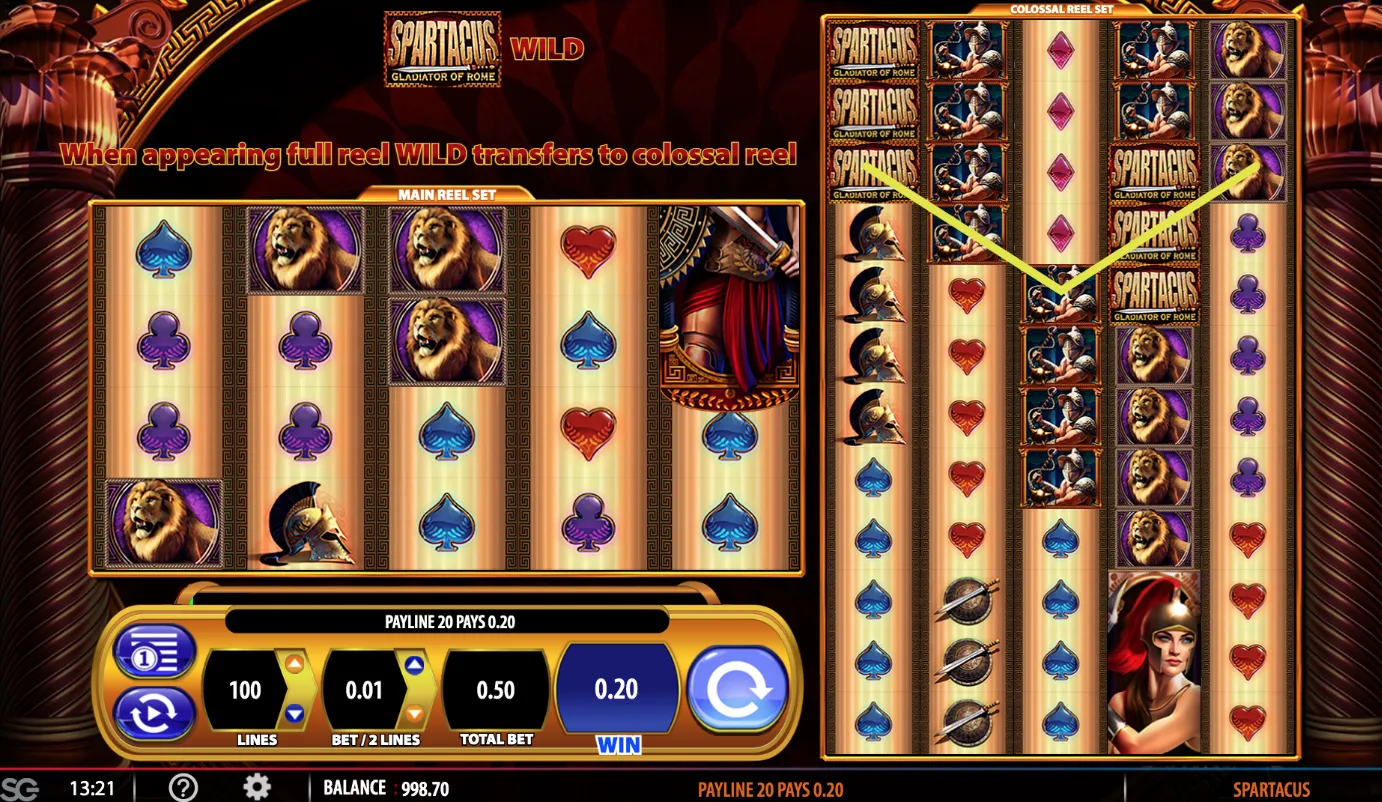Select the female gladiator symbol on the colossal reel
The width and height of the screenshot is (1382, 802).
coord(1155,660)
